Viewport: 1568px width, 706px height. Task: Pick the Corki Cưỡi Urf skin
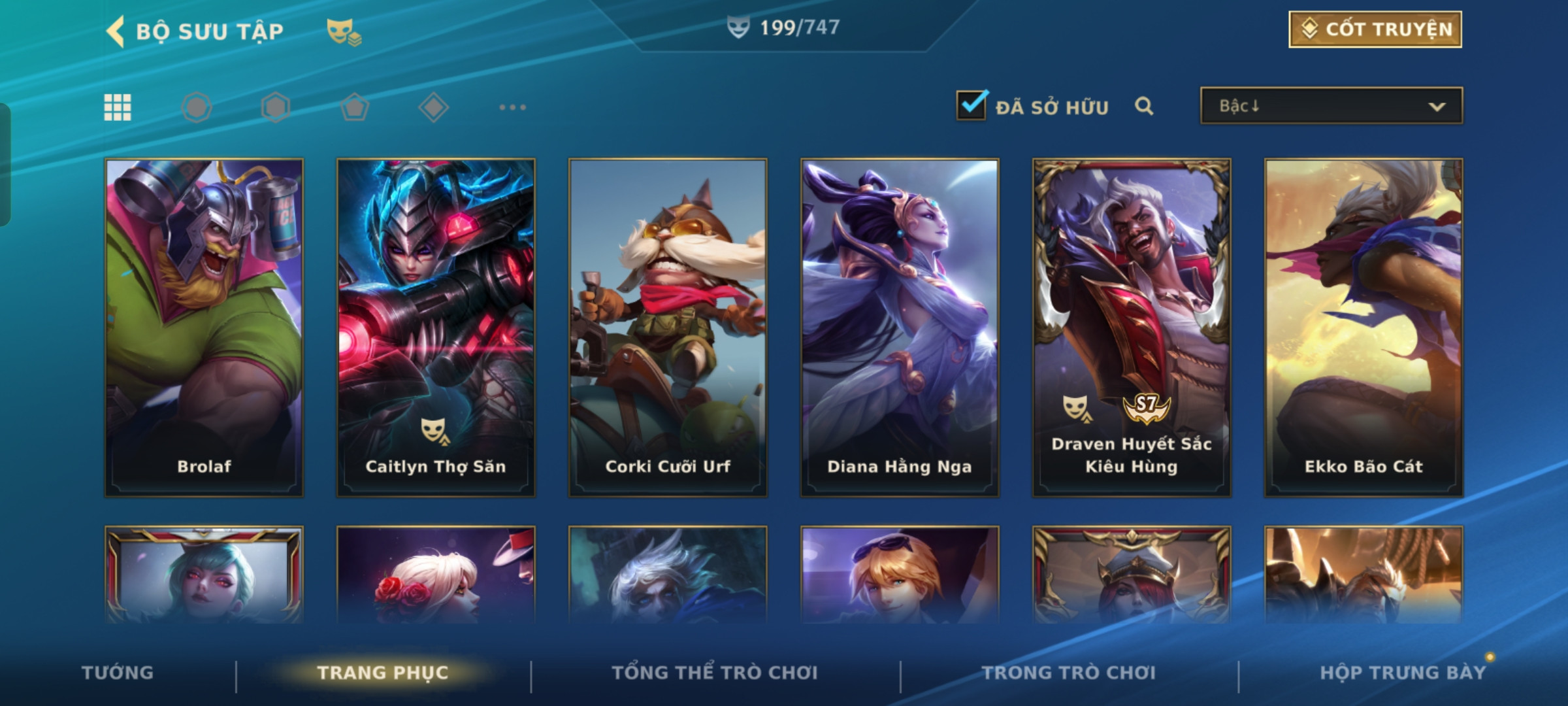point(668,327)
